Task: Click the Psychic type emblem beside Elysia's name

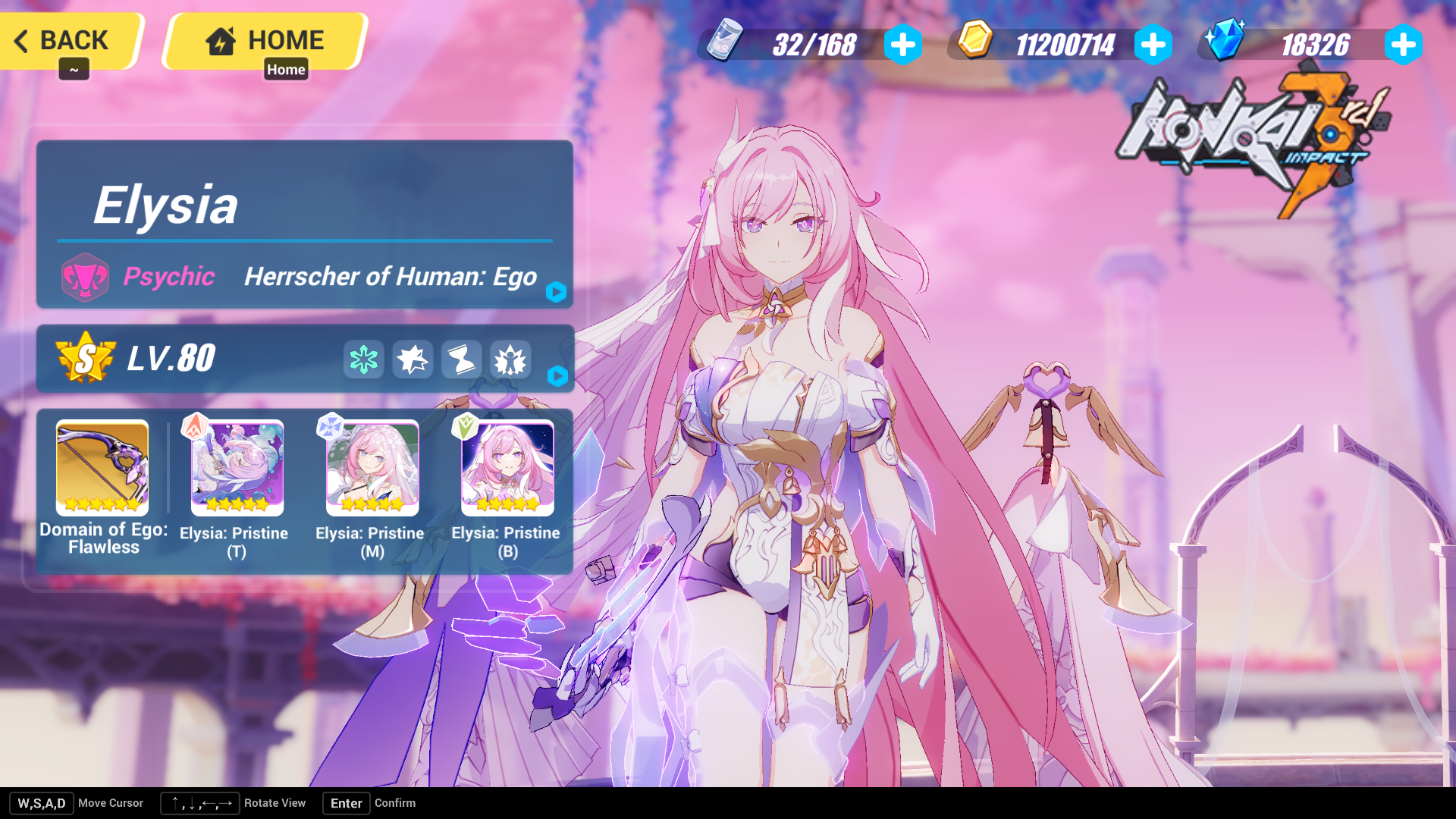Action: [x=86, y=278]
